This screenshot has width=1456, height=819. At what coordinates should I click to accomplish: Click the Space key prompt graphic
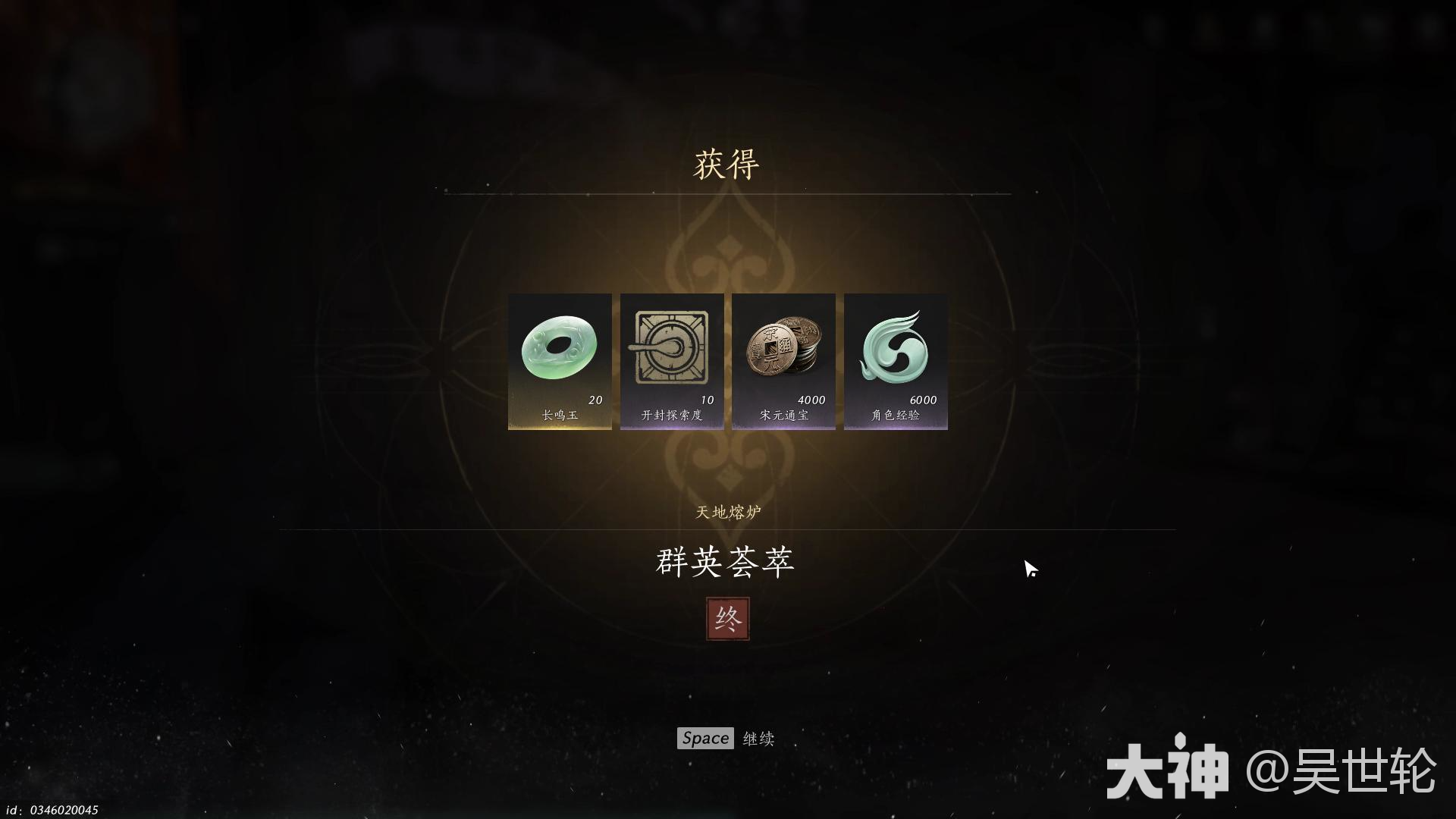(x=705, y=737)
